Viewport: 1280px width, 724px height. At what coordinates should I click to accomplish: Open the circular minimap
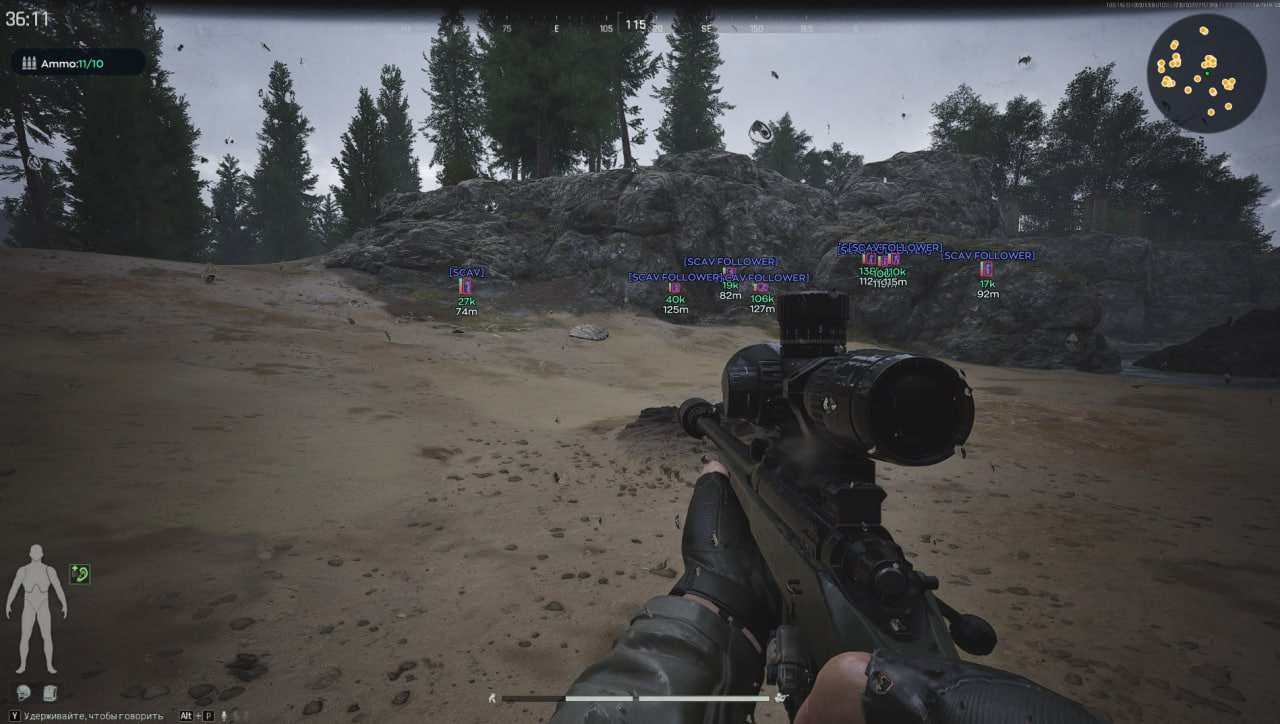[x=1206, y=73]
